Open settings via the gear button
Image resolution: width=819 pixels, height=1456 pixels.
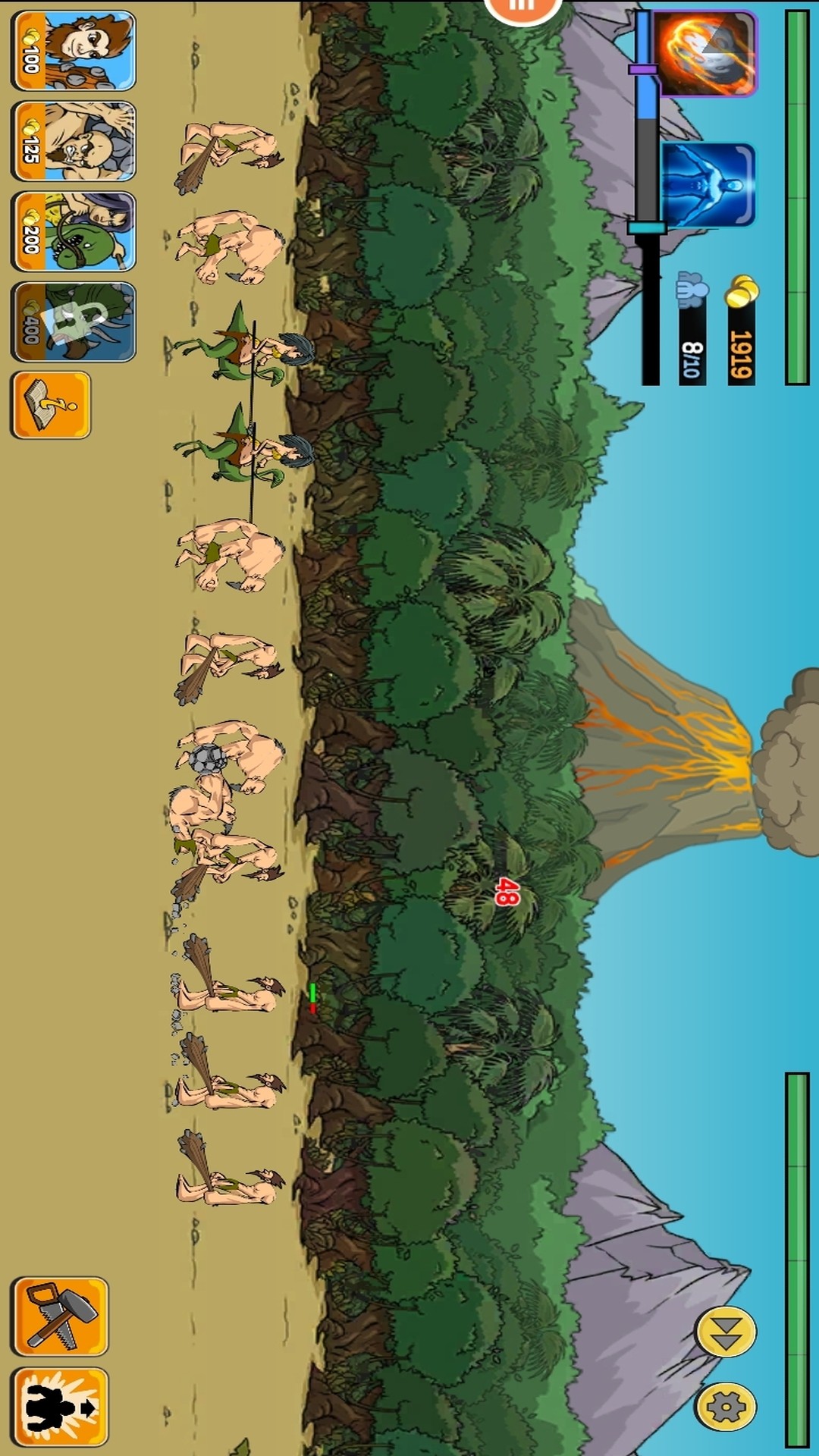pyautogui.click(x=726, y=1407)
